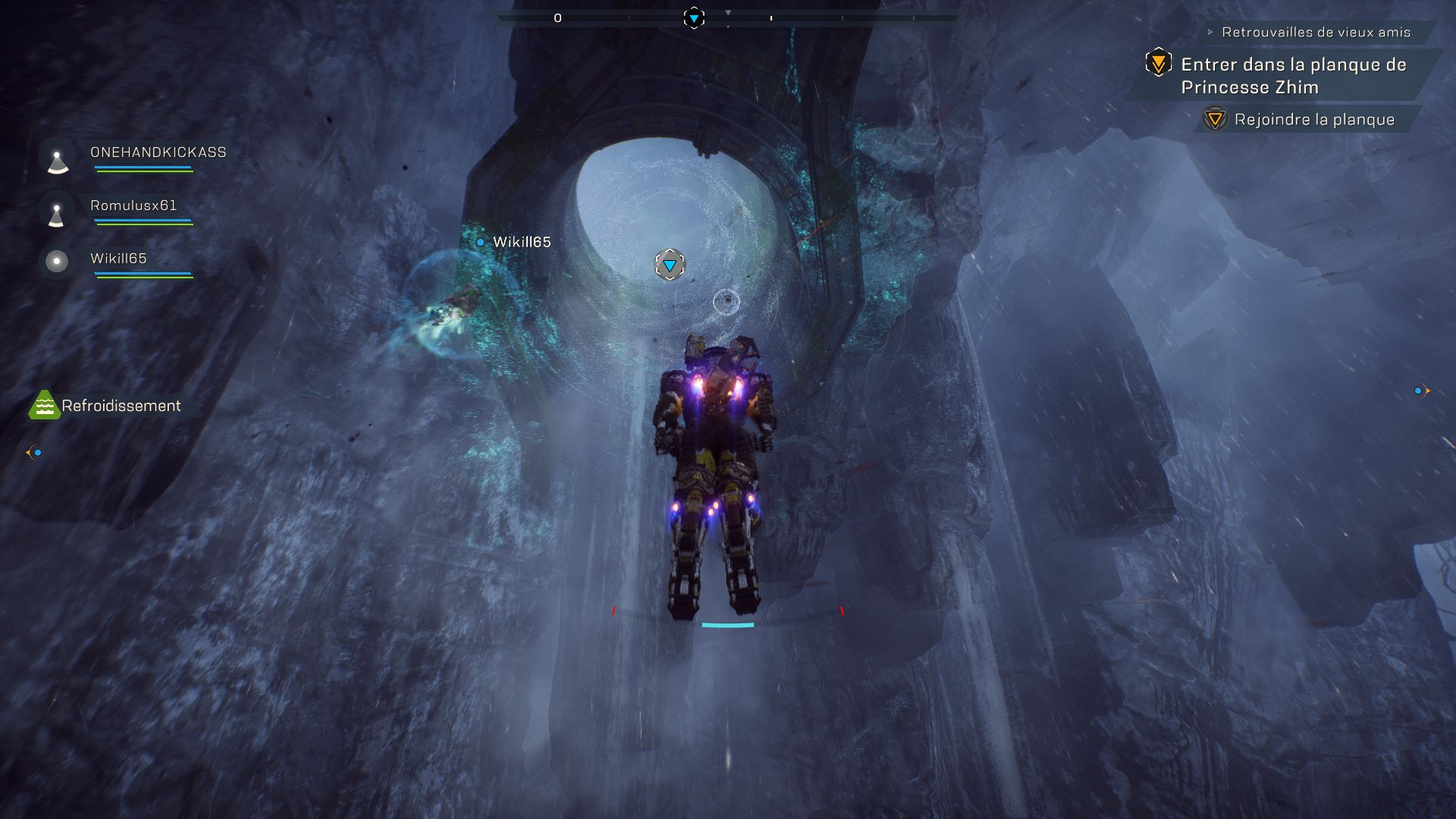Select the Rejoindre la planque sub-objective

click(x=1313, y=120)
